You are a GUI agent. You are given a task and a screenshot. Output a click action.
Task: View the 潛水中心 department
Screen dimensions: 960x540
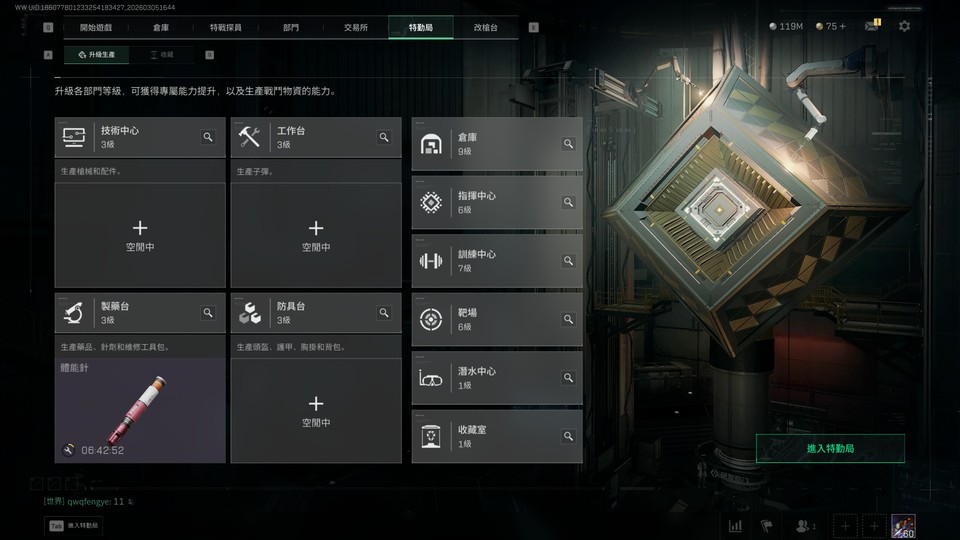click(496, 377)
